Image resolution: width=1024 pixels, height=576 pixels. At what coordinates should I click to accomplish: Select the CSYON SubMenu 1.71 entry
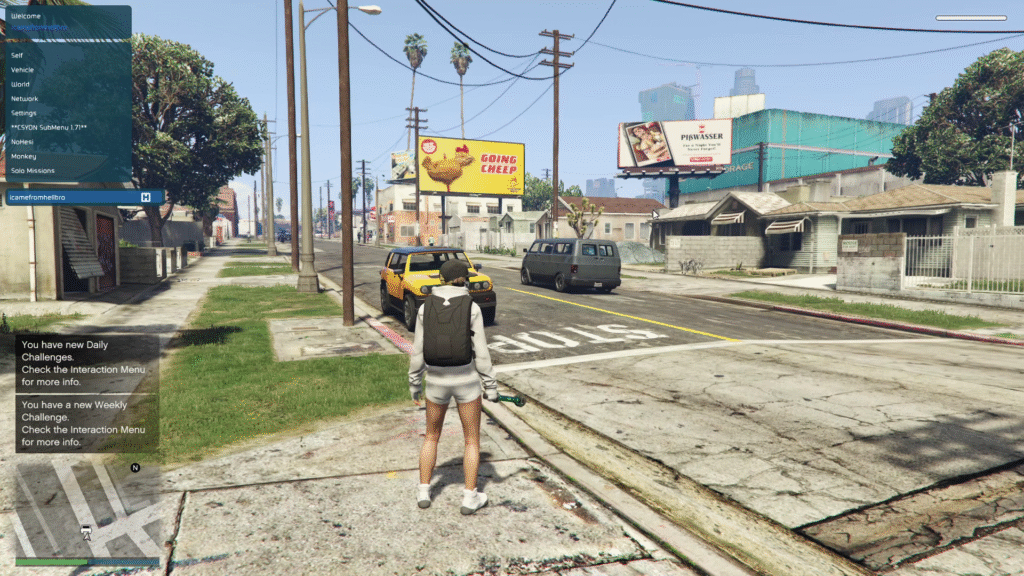click(x=49, y=128)
